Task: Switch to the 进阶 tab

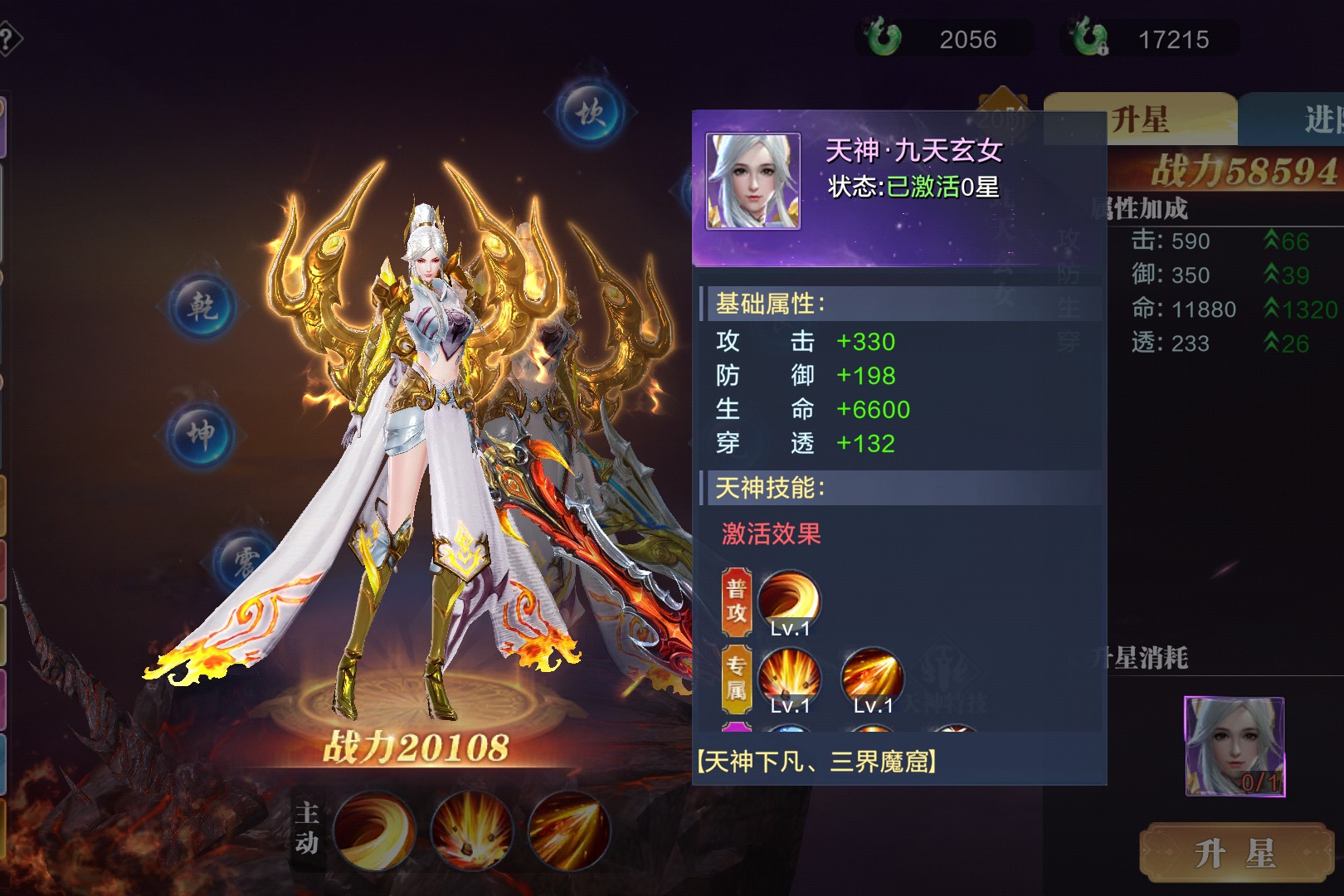Action: pos(1319,119)
